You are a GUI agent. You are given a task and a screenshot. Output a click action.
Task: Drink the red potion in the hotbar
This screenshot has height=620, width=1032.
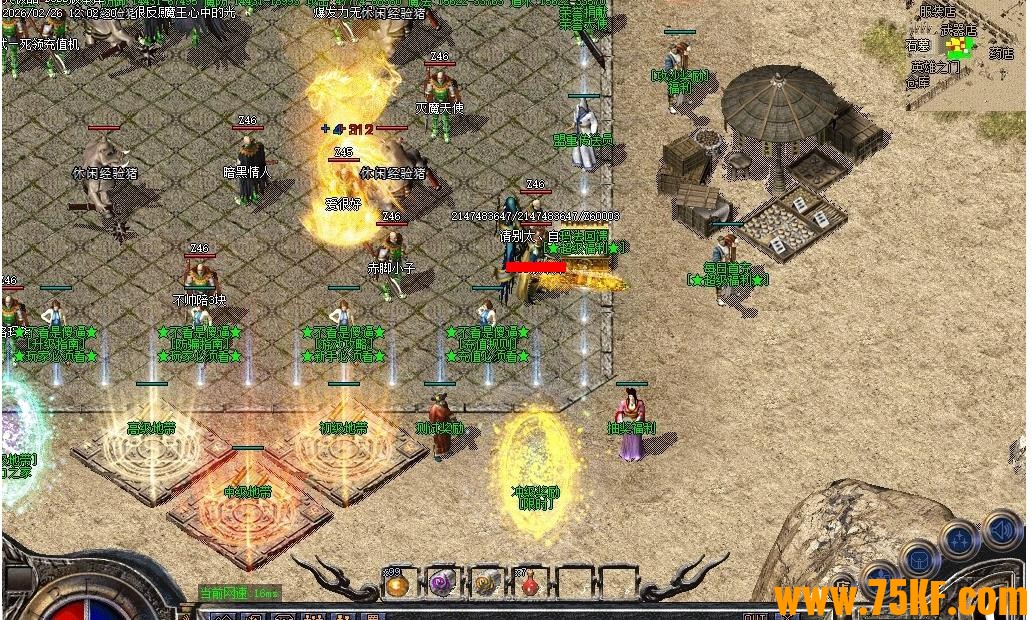[x=530, y=585]
